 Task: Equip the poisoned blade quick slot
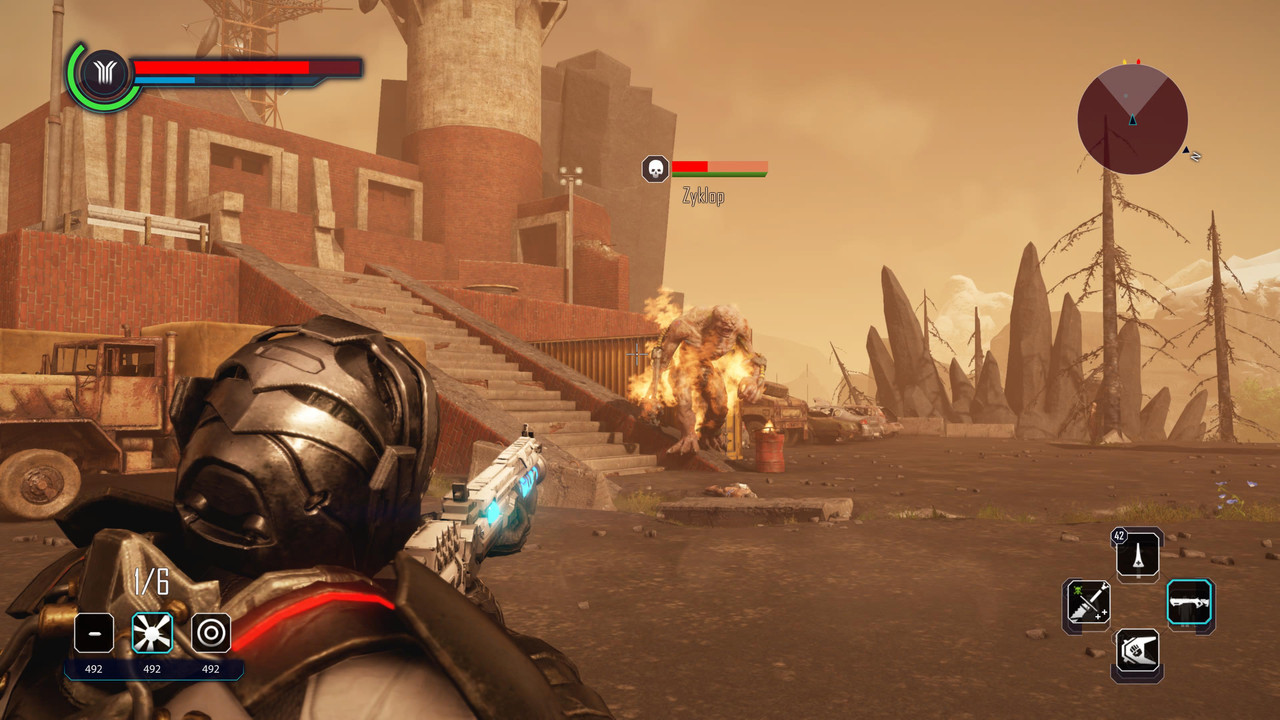coord(1087,604)
